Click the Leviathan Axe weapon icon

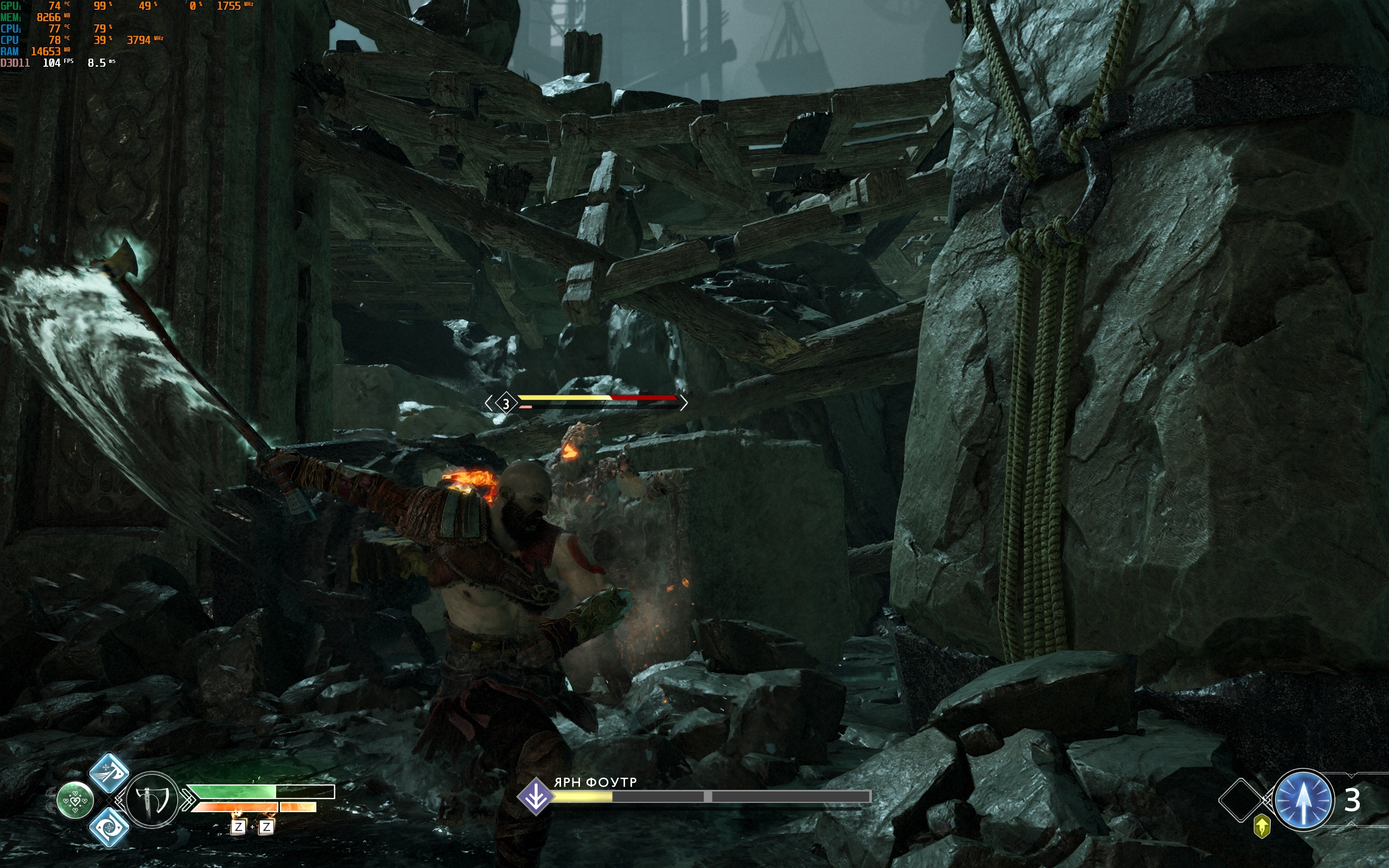pyautogui.click(x=151, y=800)
